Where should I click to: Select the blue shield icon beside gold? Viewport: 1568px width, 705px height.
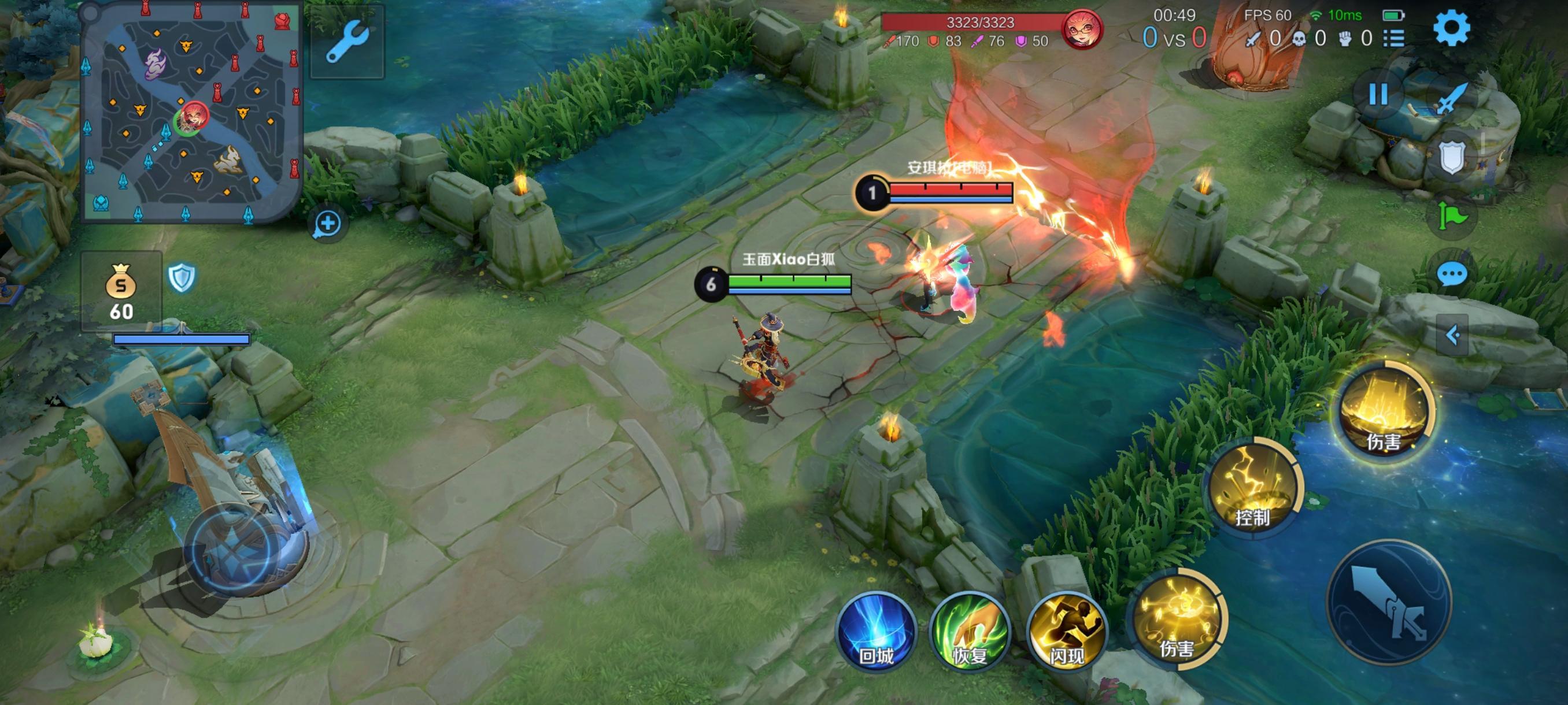click(x=182, y=279)
